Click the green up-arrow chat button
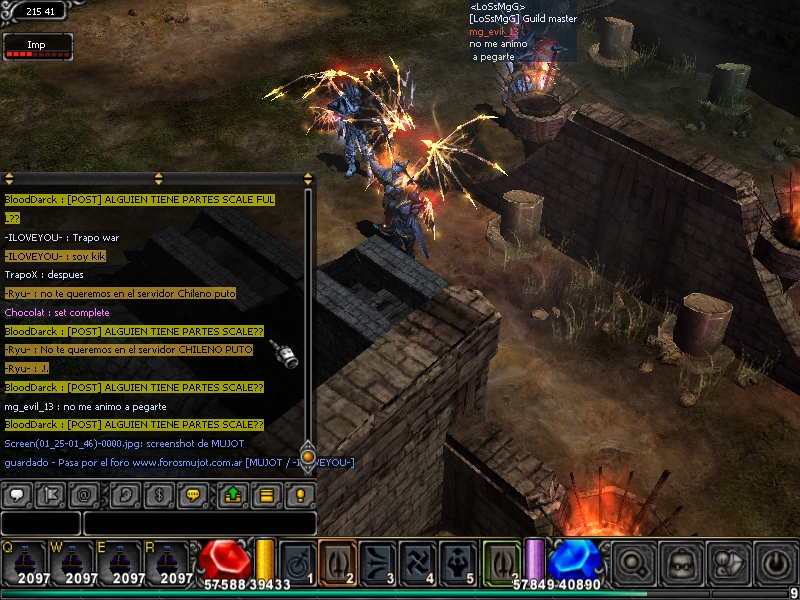800x600 pixels. pyautogui.click(x=232, y=494)
